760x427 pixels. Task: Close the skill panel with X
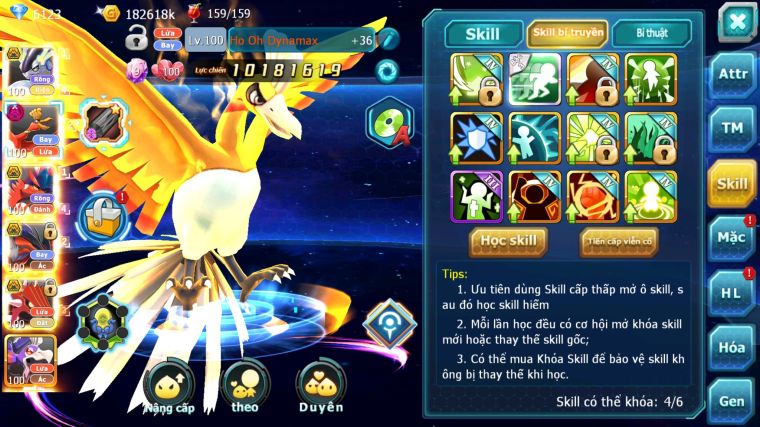click(x=737, y=22)
